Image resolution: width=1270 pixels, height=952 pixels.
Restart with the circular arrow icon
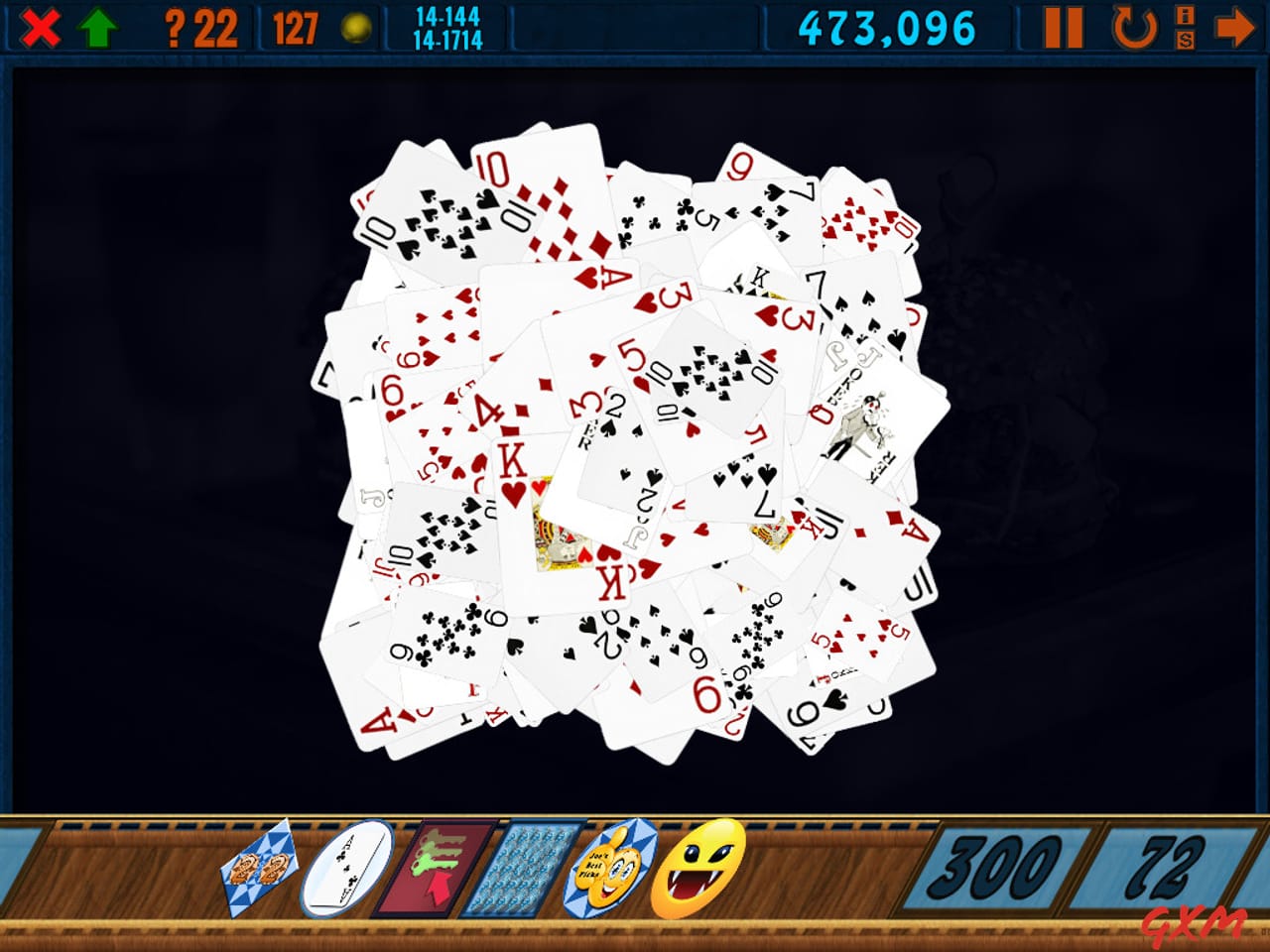1132,26
